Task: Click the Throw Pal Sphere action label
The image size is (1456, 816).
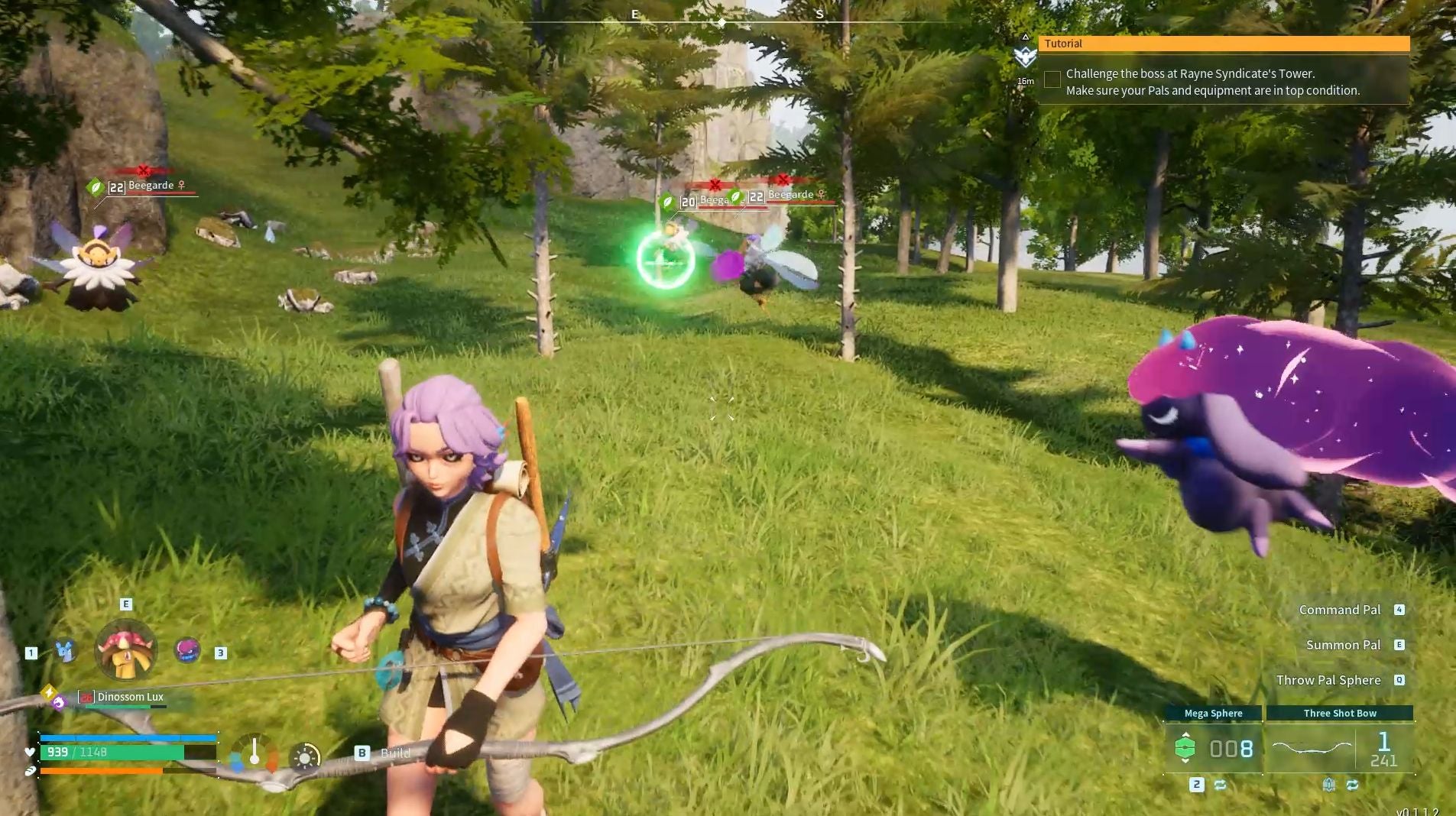Action: coord(1330,679)
